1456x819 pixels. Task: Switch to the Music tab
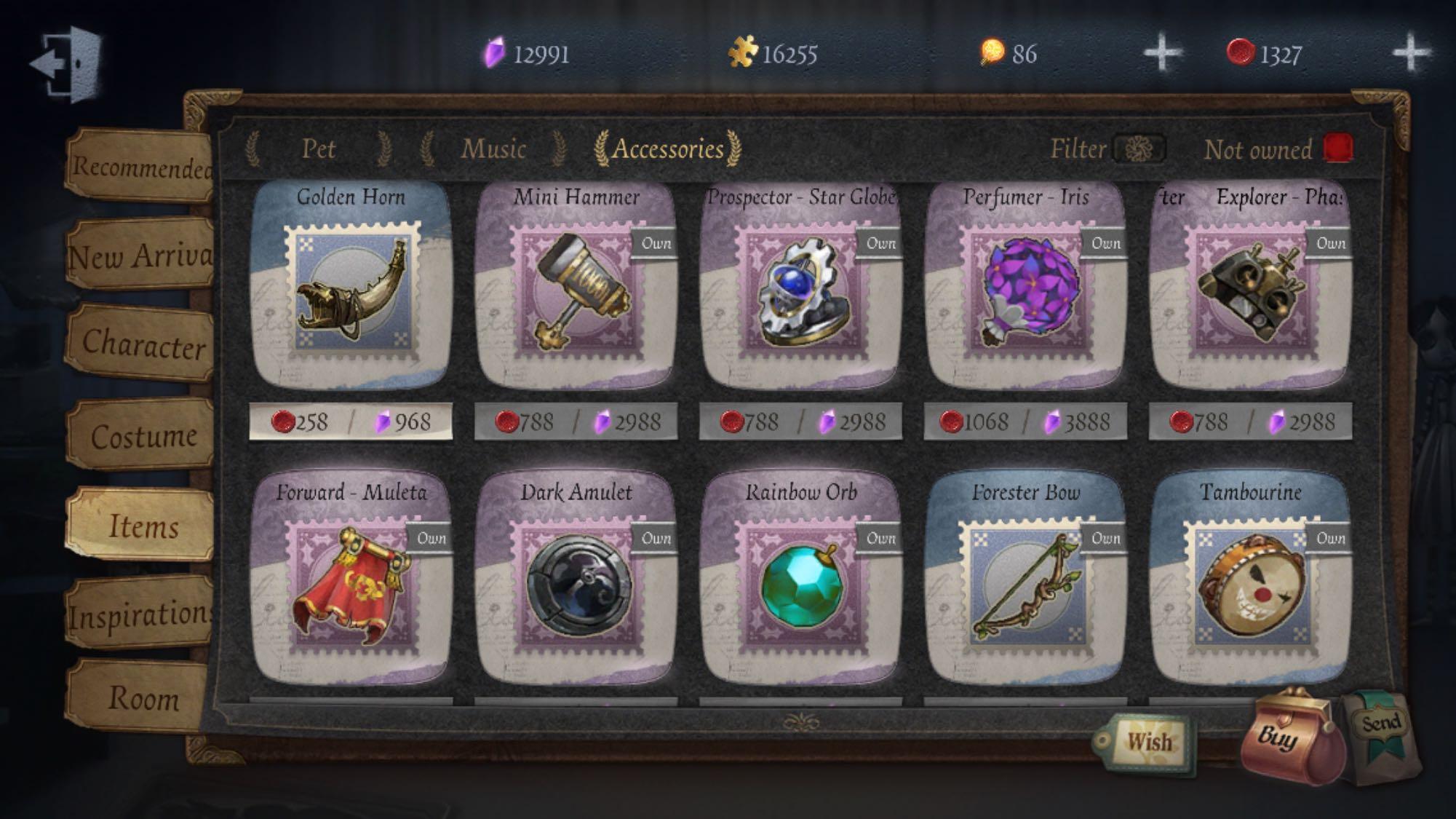coord(493,150)
